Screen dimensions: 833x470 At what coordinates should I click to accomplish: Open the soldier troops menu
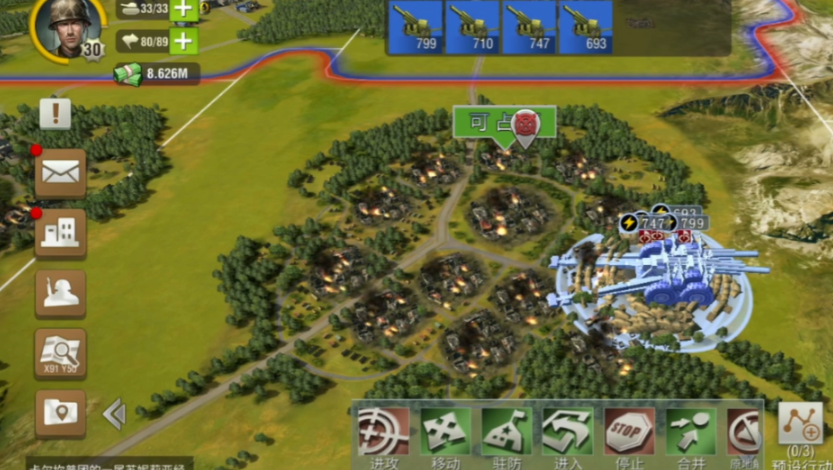(x=60, y=293)
